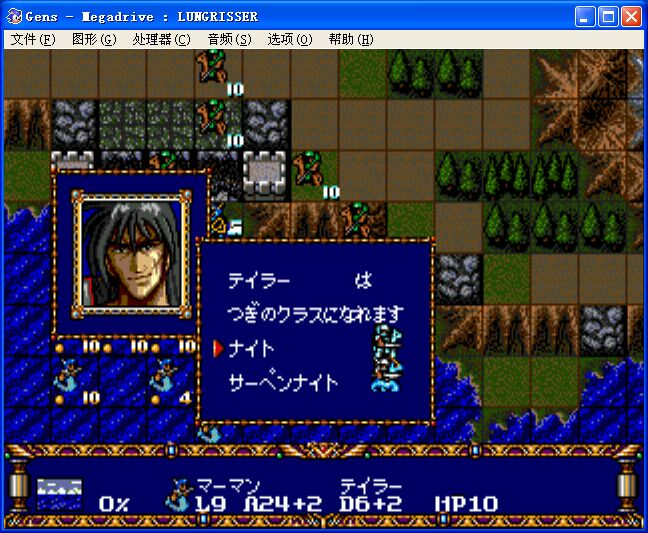Open the 音频(S) menu
The height and width of the screenshot is (533, 648).
(x=229, y=39)
